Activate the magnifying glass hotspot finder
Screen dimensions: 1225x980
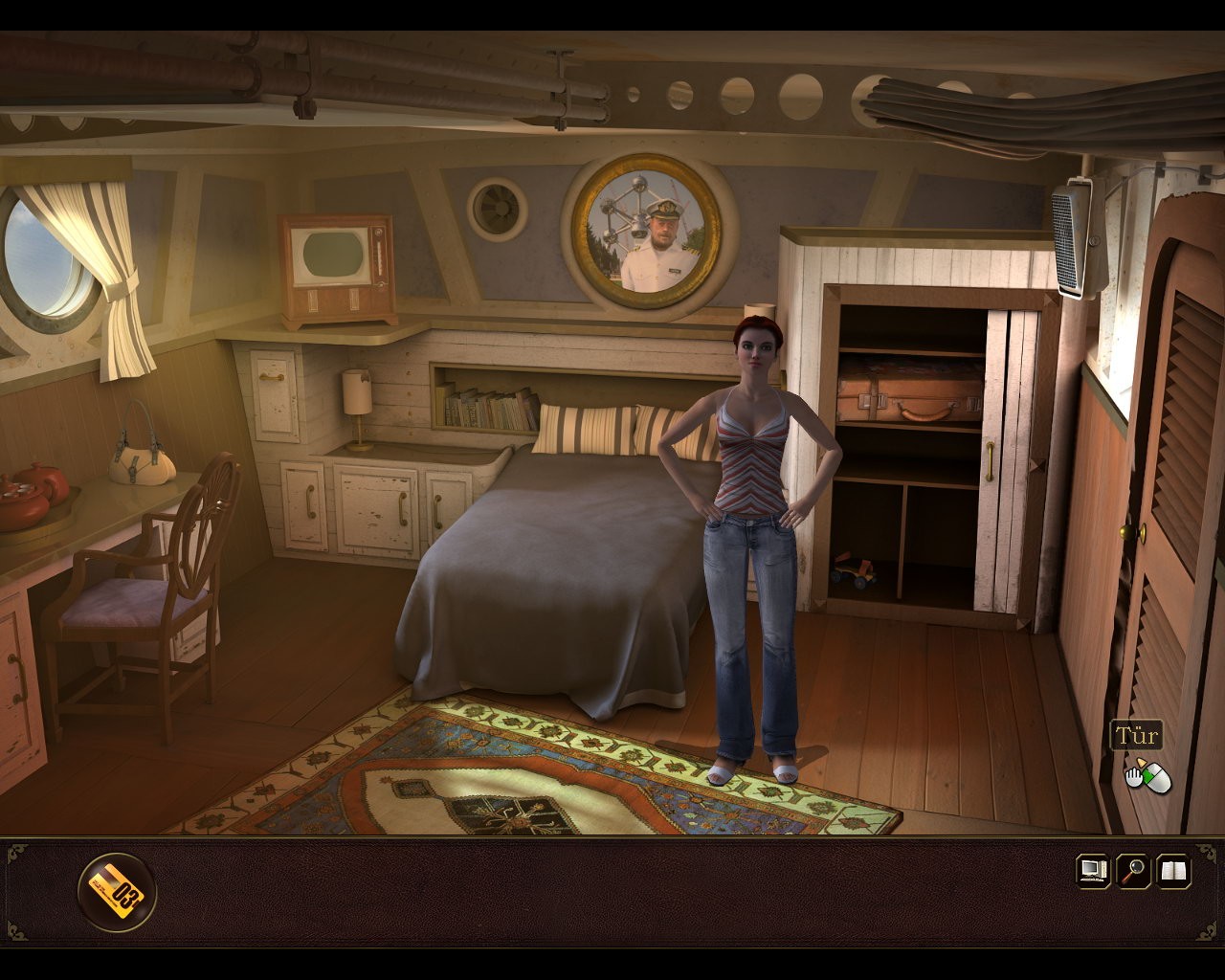pyautogui.click(x=1134, y=871)
